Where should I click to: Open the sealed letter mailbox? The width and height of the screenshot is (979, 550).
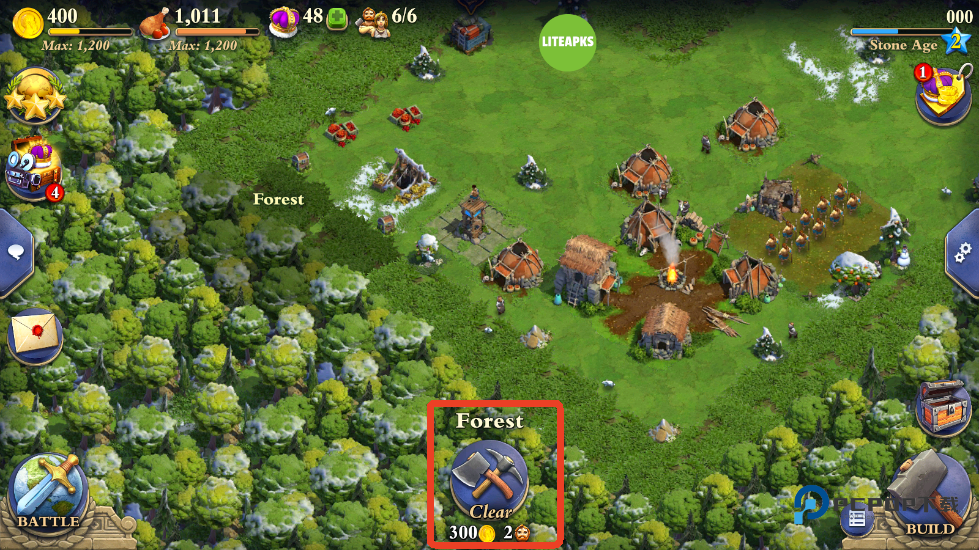click(34, 334)
